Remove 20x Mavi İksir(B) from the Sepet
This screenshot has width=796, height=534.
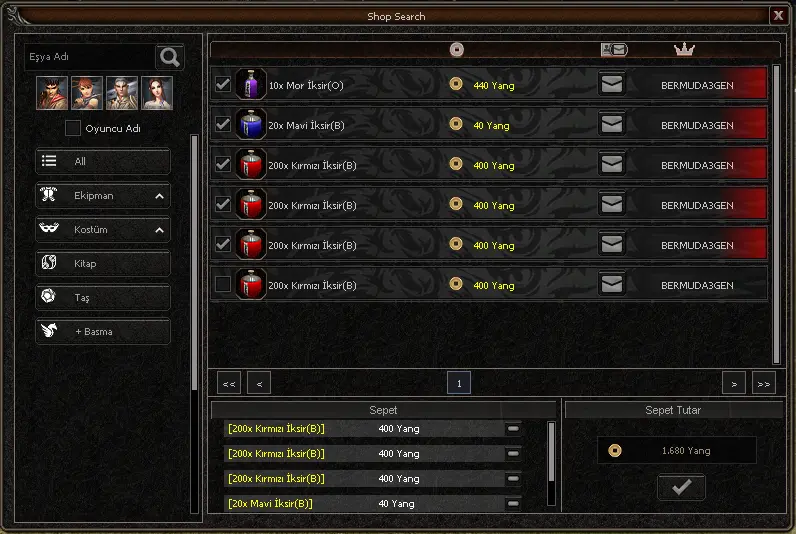(x=514, y=503)
